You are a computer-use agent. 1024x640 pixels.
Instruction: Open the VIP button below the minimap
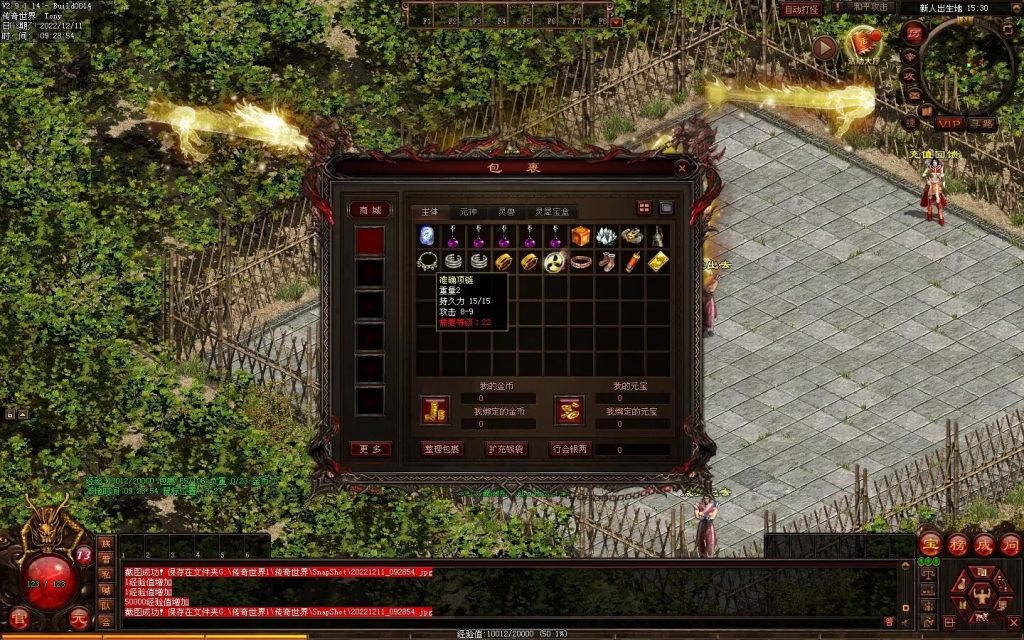click(948, 123)
